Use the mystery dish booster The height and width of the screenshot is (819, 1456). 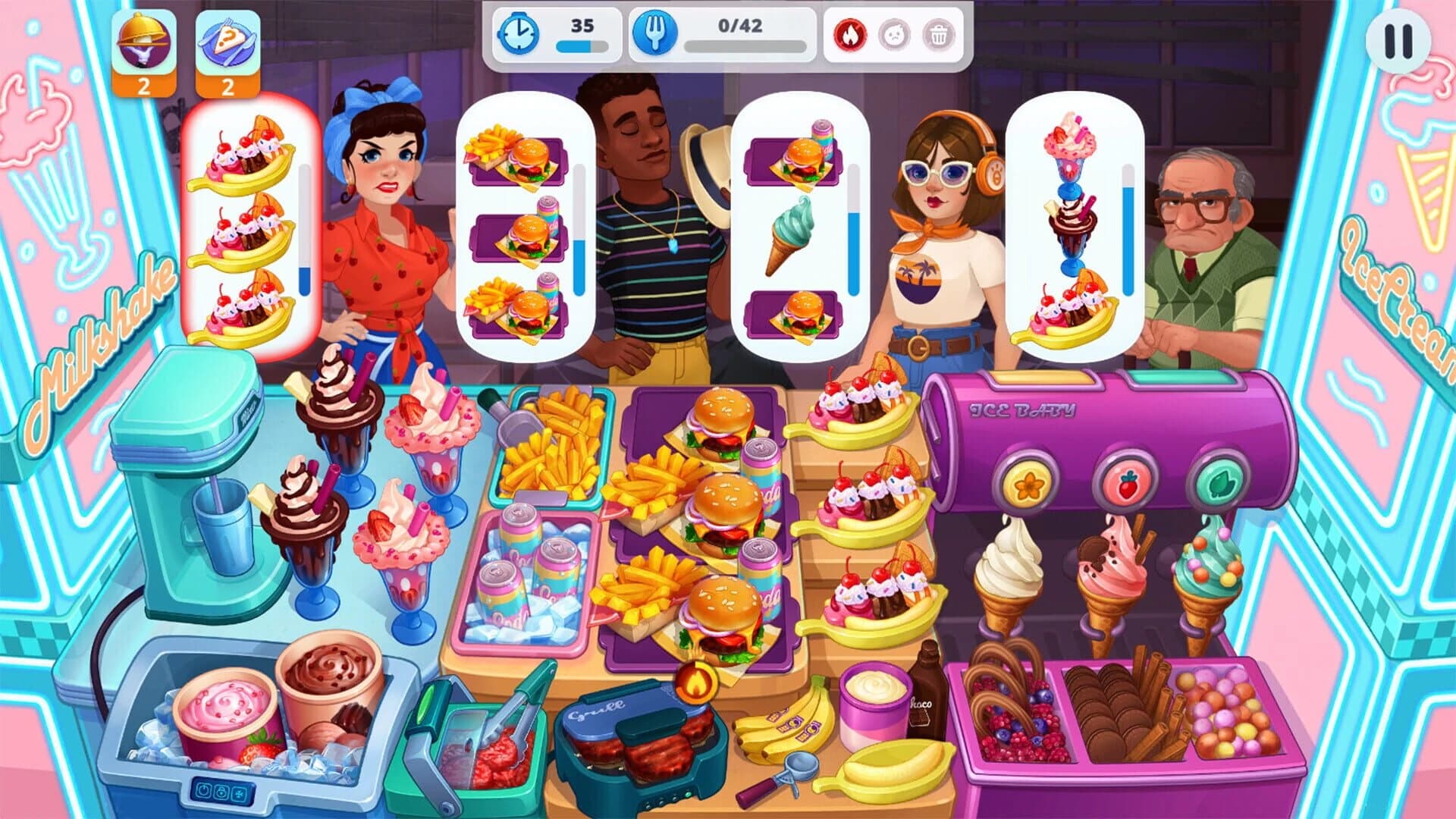click(x=225, y=45)
